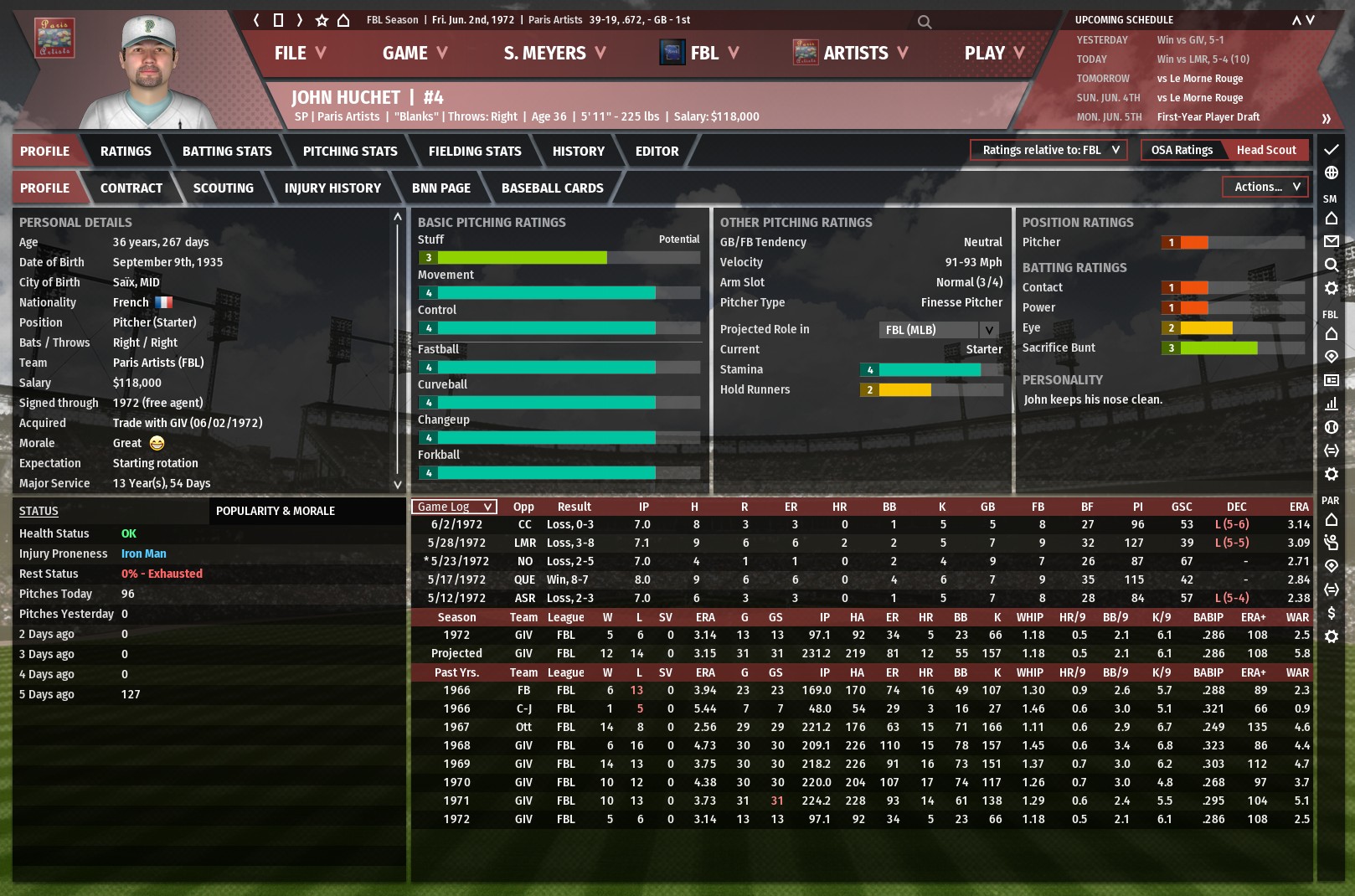The image size is (1355, 896).
Task: Open the Actions dropdown
Action: [x=1266, y=187]
